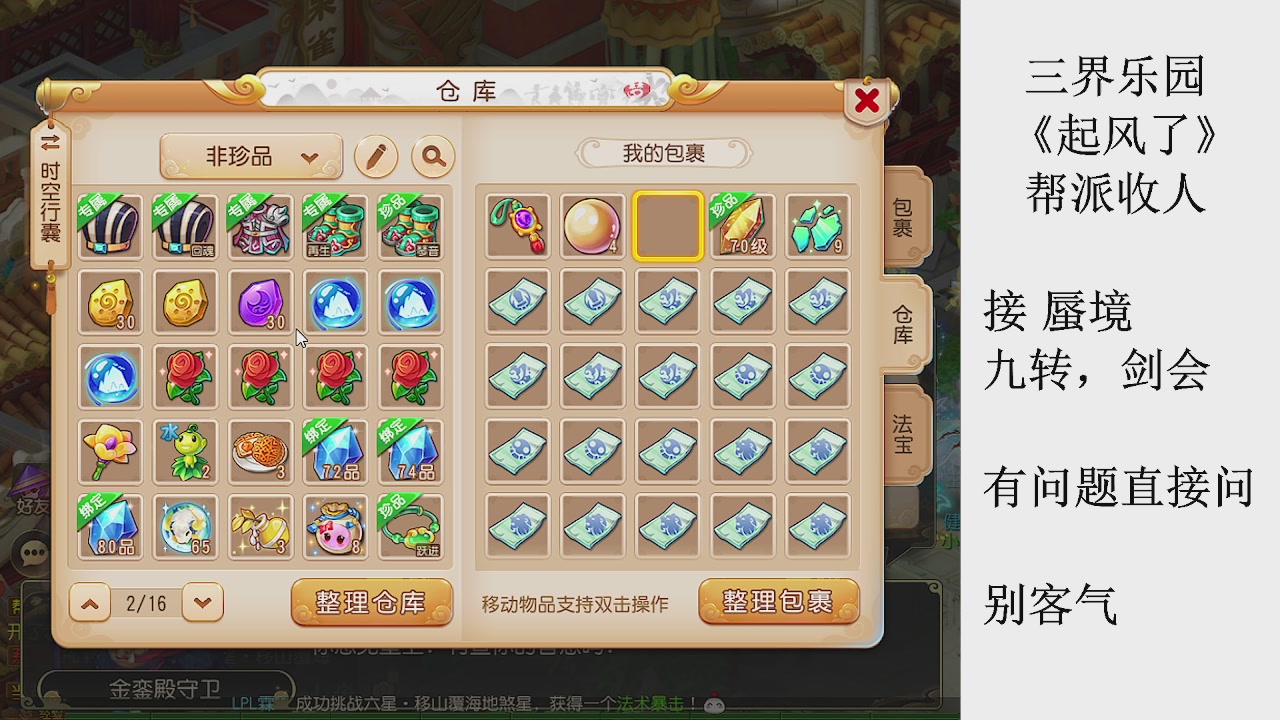Screen dimensions: 1280x720
Task: Select the striped 回魂 hat in the warehouse
Action: click(x=185, y=228)
